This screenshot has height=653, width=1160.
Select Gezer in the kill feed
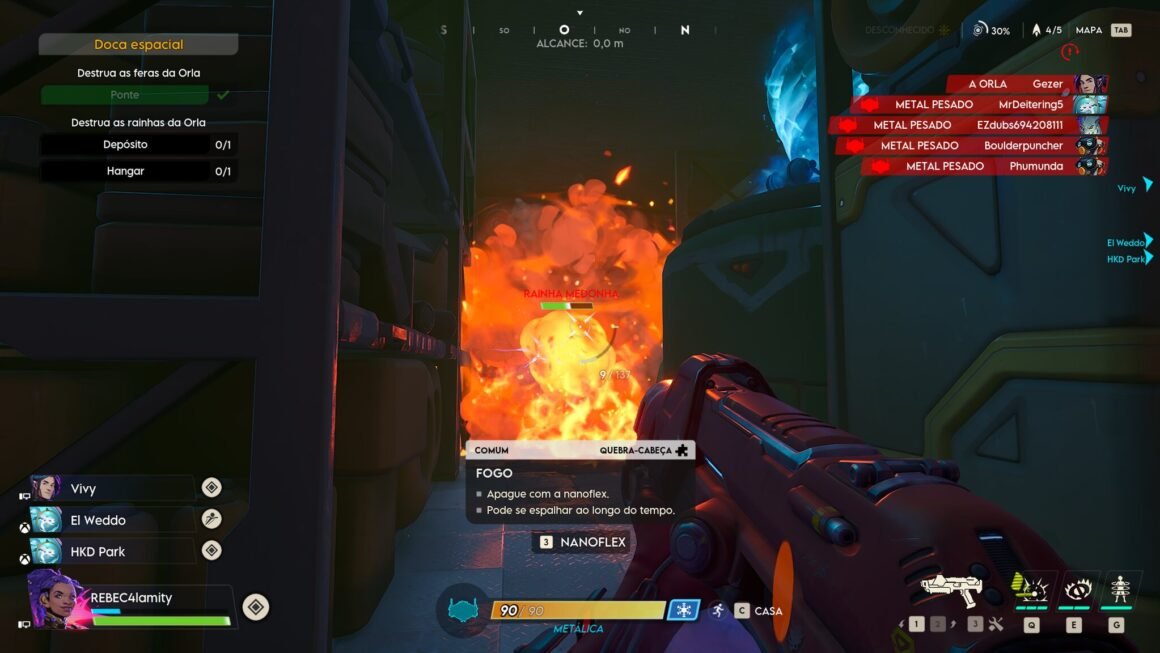pos(1049,84)
